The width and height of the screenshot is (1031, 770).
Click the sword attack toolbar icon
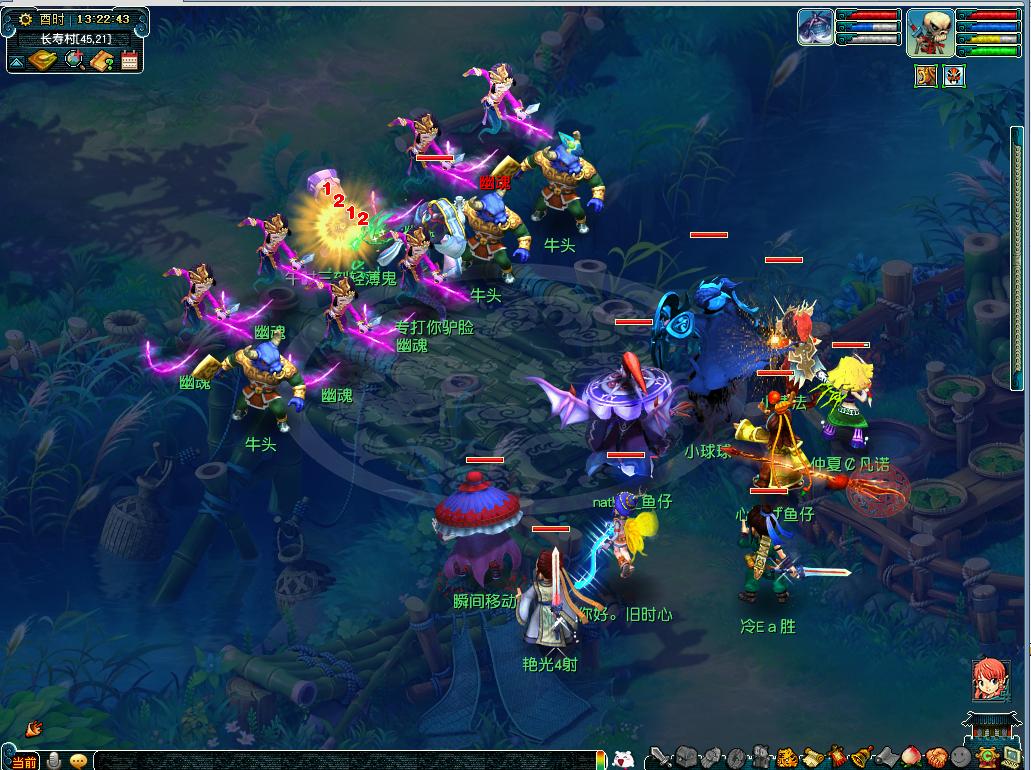point(660,757)
